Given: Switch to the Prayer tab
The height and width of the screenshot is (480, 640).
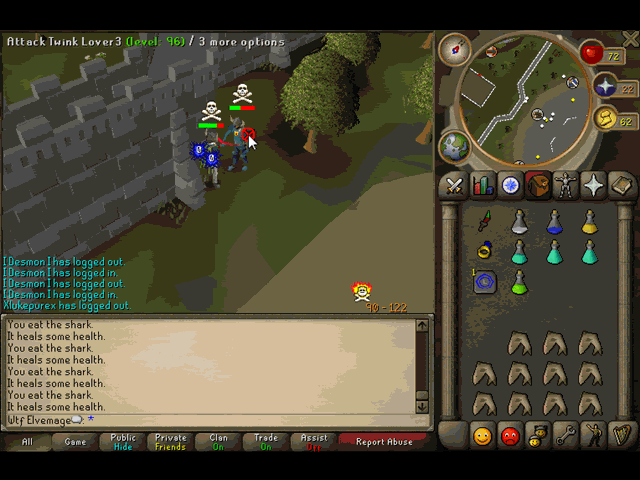Looking at the screenshot, I should coord(595,186).
